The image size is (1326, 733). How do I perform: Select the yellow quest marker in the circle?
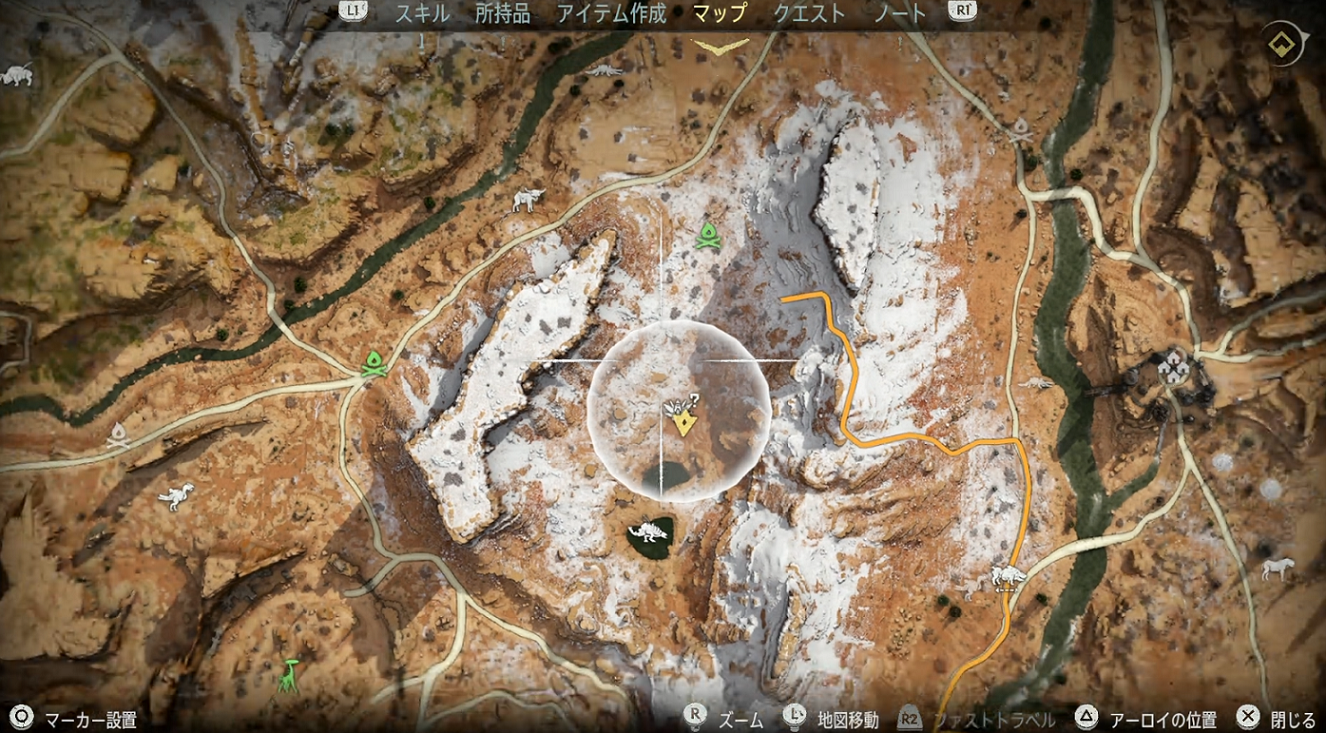pyautogui.click(x=683, y=423)
